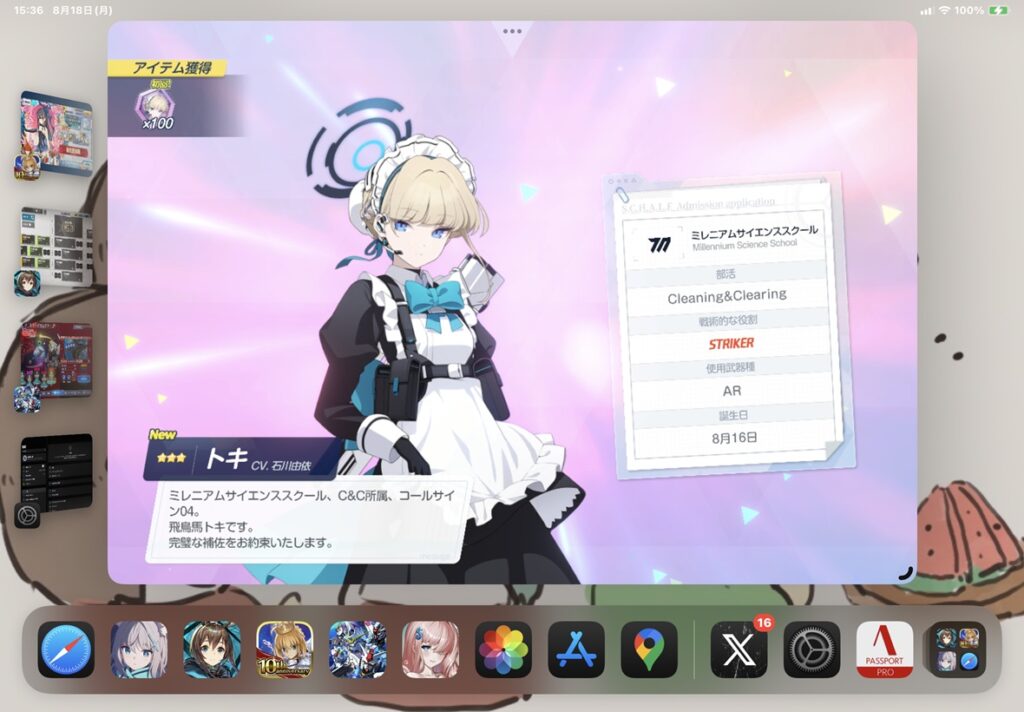Open the X app in the dock
Image resolution: width=1024 pixels, height=712 pixels.
(739, 650)
